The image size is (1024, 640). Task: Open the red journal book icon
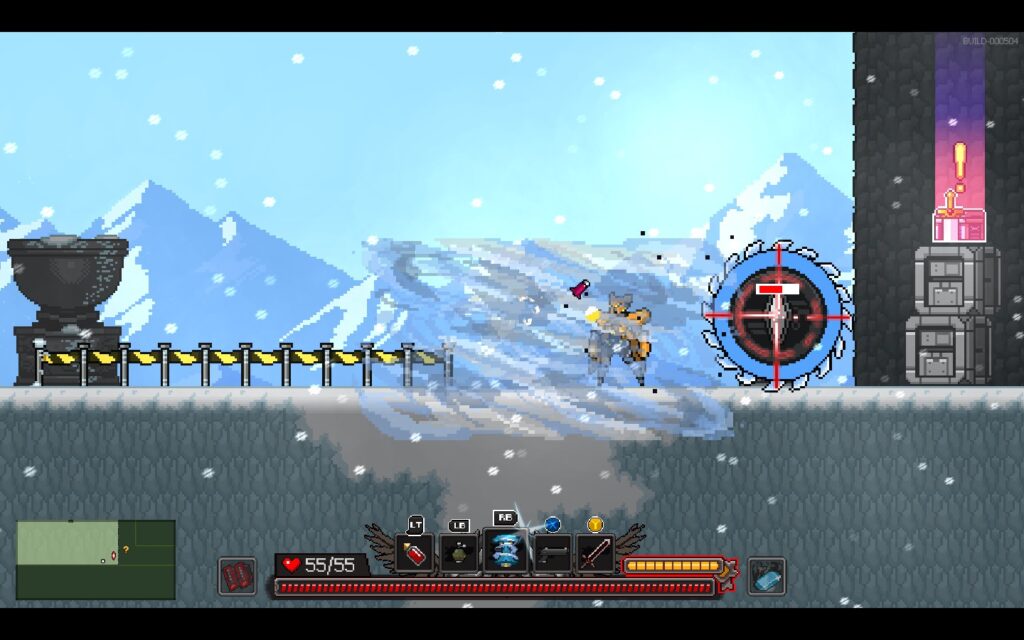(237, 576)
